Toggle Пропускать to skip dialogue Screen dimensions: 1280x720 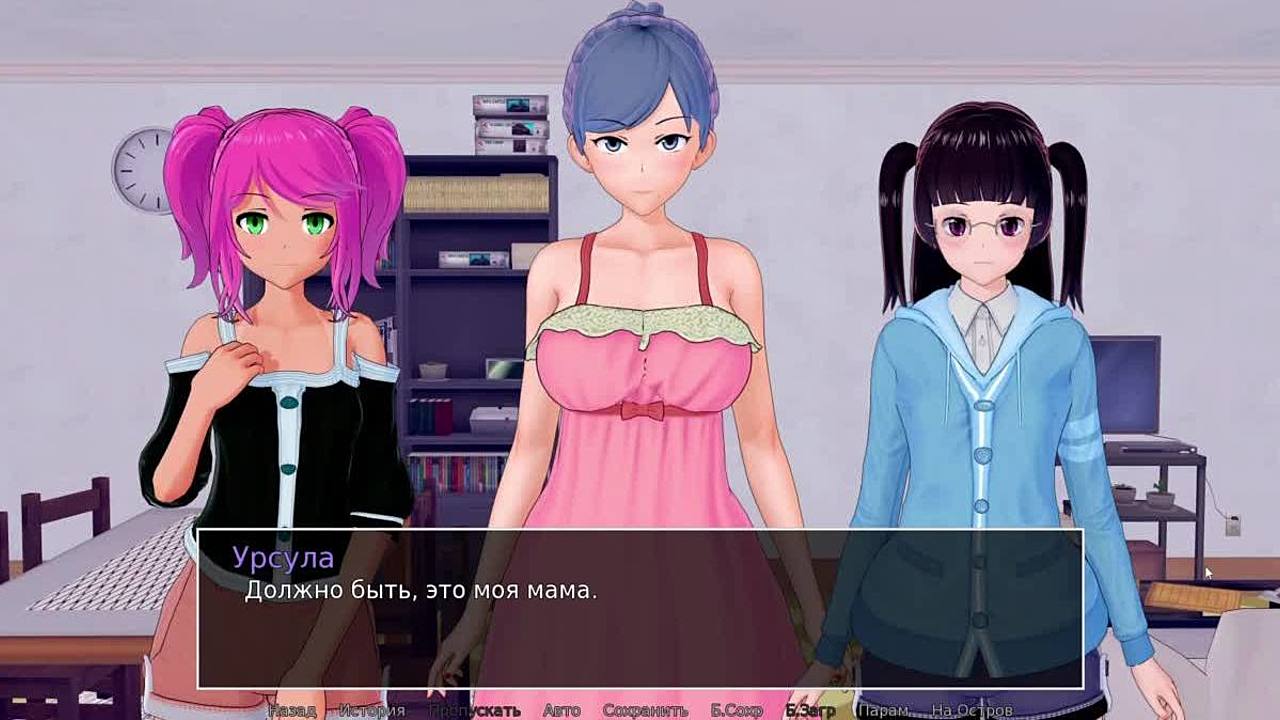pos(474,711)
